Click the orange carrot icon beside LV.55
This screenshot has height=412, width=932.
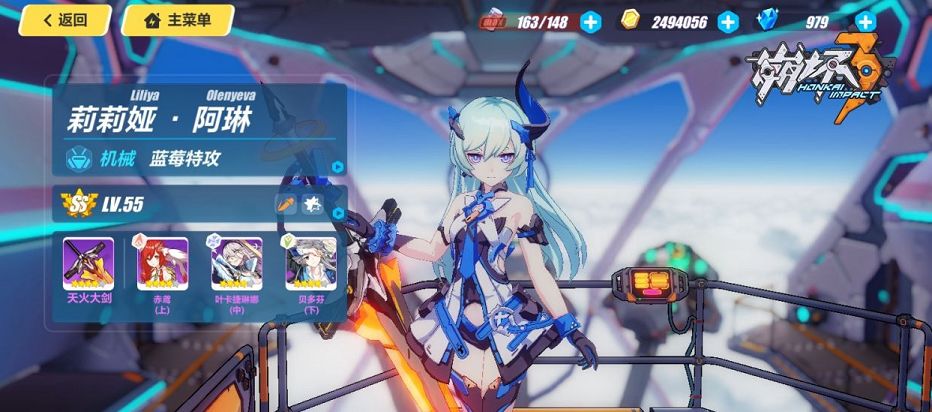pos(286,204)
